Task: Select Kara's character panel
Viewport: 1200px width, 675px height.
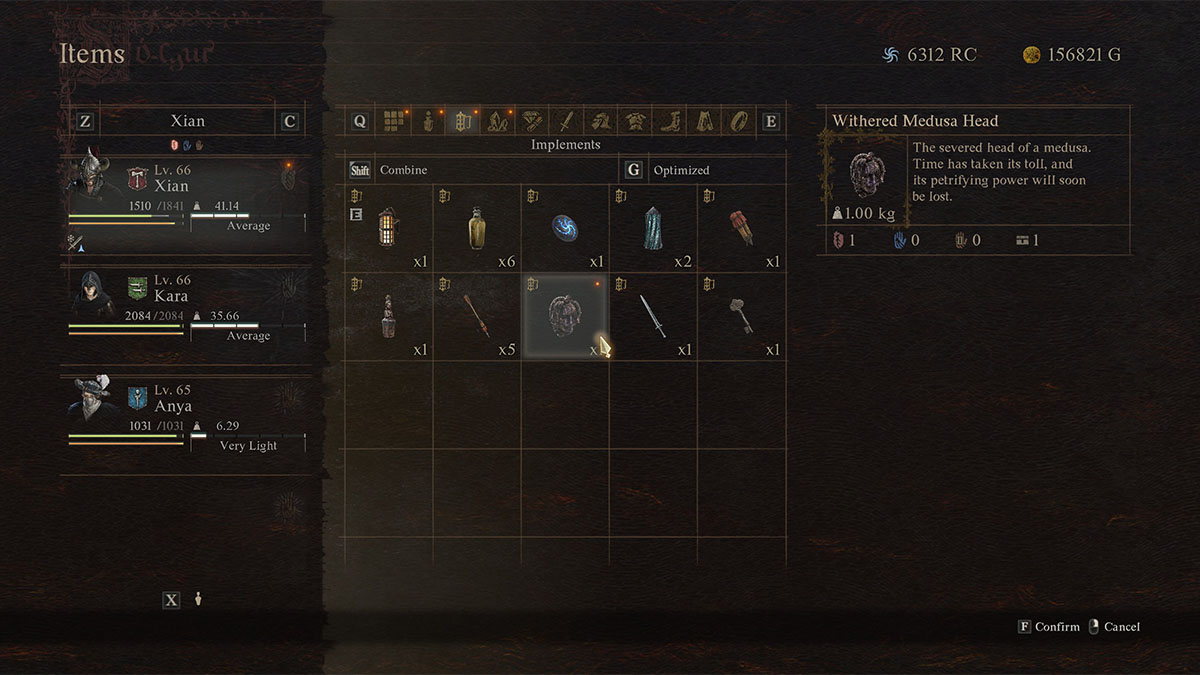Action: [186, 305]
